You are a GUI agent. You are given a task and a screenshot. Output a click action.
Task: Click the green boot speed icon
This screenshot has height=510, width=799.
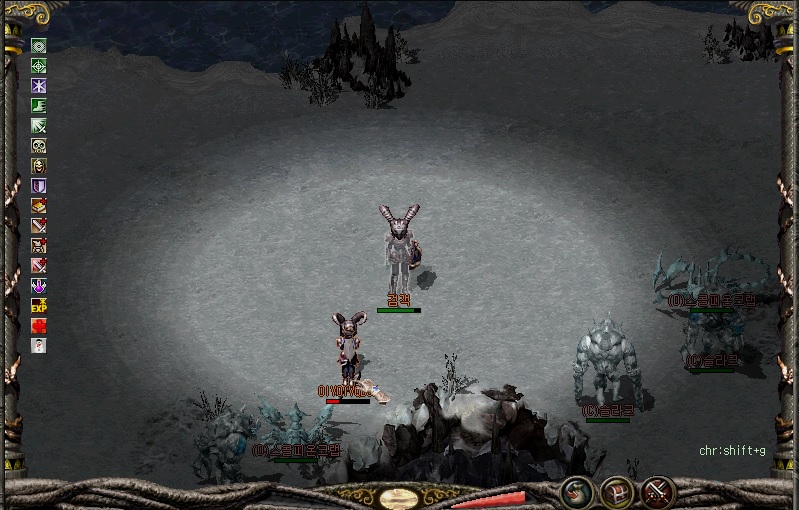coord(39,106)
